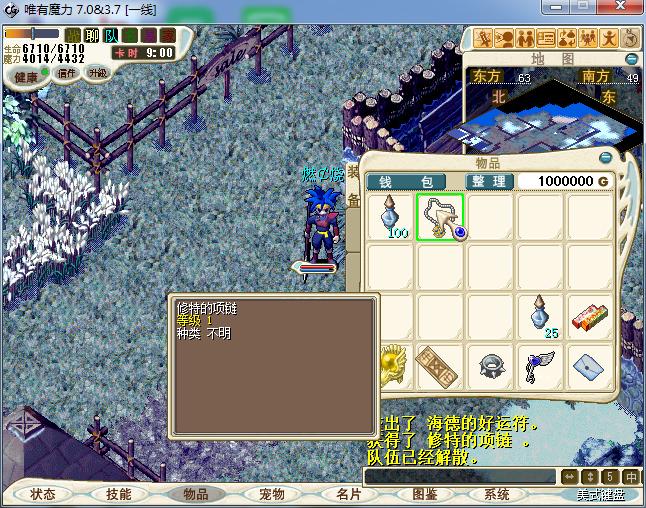Viewport: 646px width, 508px height.
Task: Open the 名片 name card menu
Action: pos(347,494)
